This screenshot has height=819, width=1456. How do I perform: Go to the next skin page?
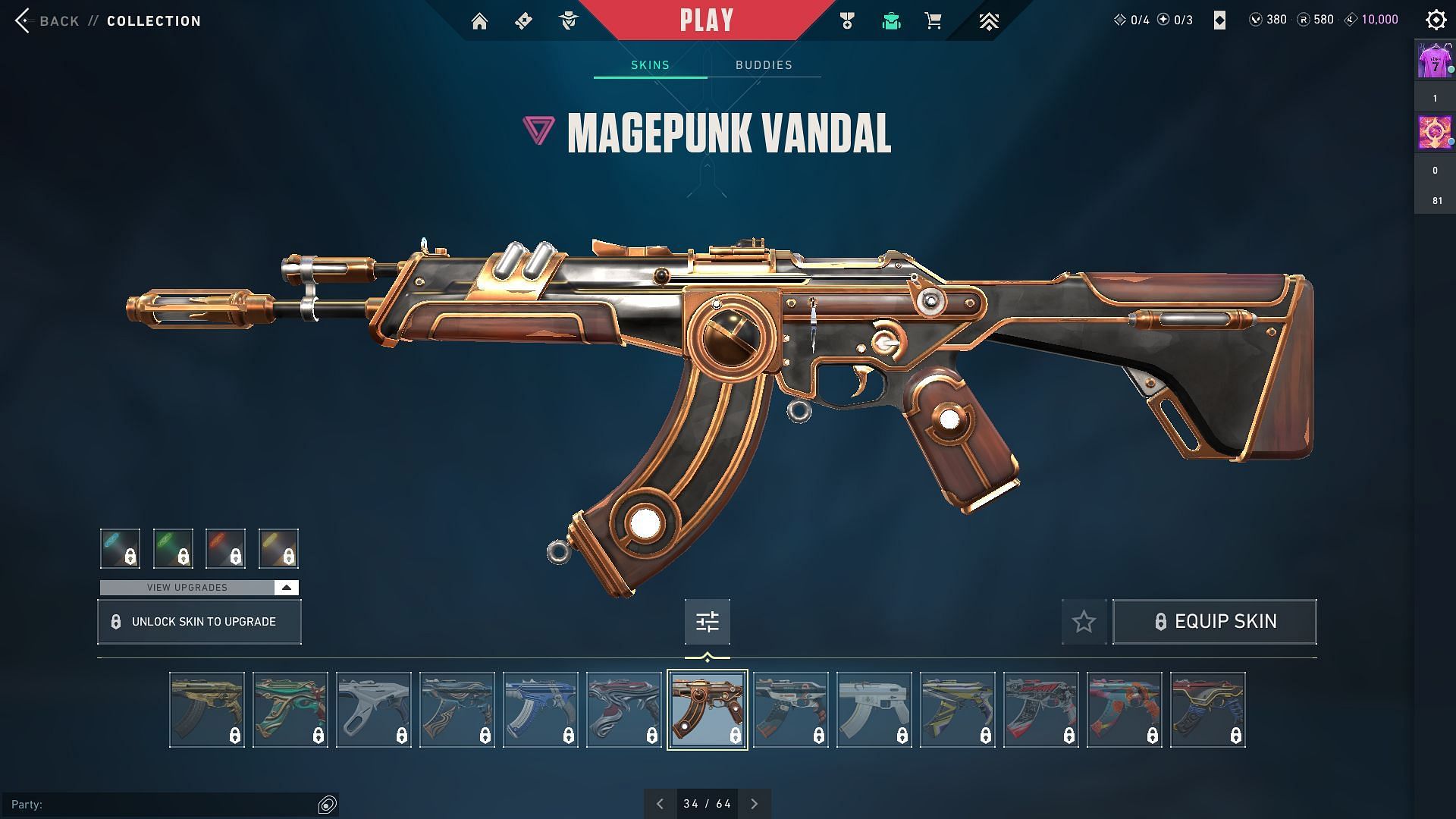coord(754,804)
